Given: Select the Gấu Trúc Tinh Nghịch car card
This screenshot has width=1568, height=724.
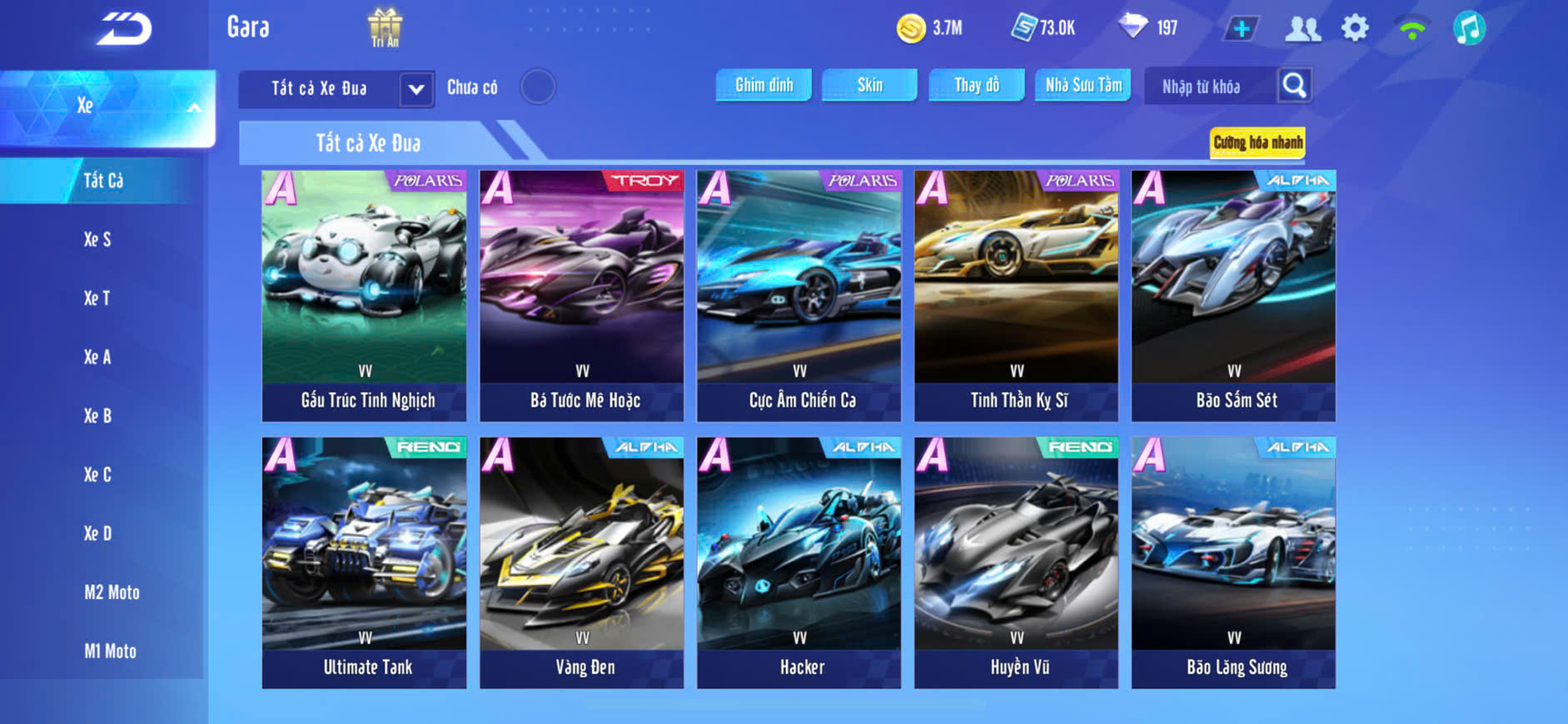Looking at the screenshot, I should coord(364,295).
